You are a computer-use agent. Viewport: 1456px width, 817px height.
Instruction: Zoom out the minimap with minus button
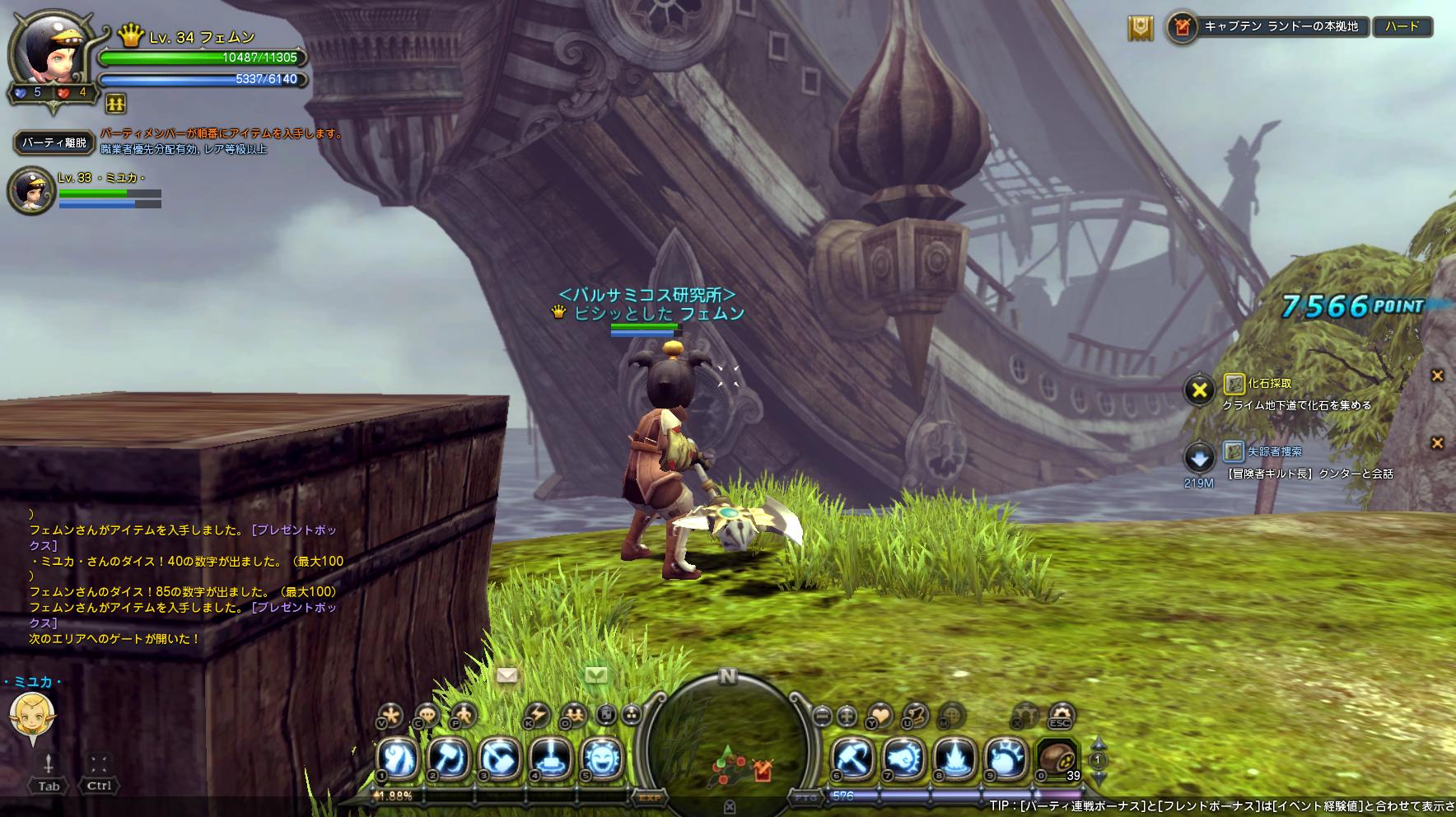click(x=822, y=716)
